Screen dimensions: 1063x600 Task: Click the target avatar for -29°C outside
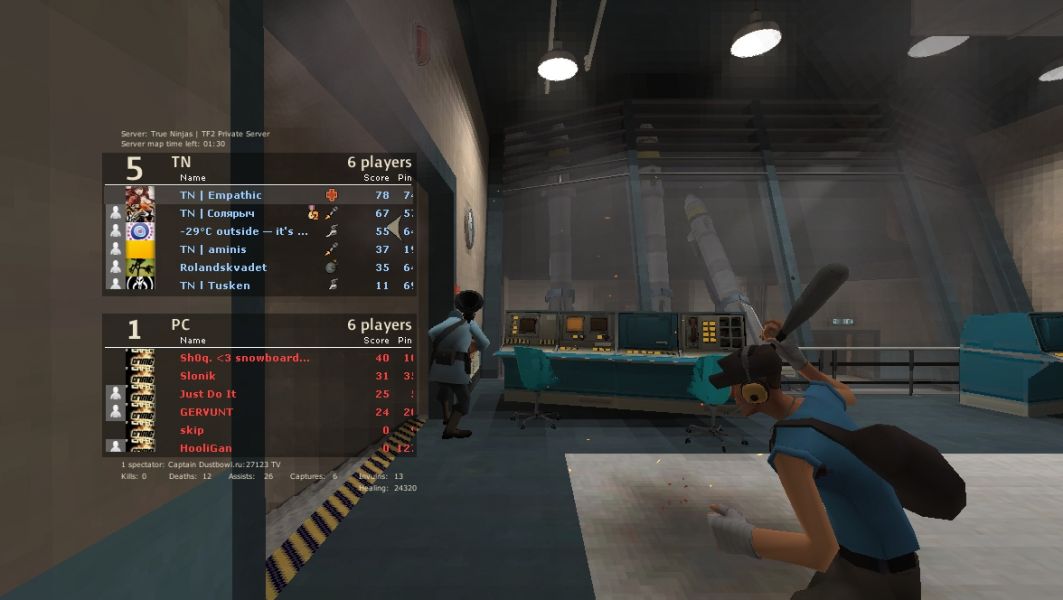tap(140, 231)
